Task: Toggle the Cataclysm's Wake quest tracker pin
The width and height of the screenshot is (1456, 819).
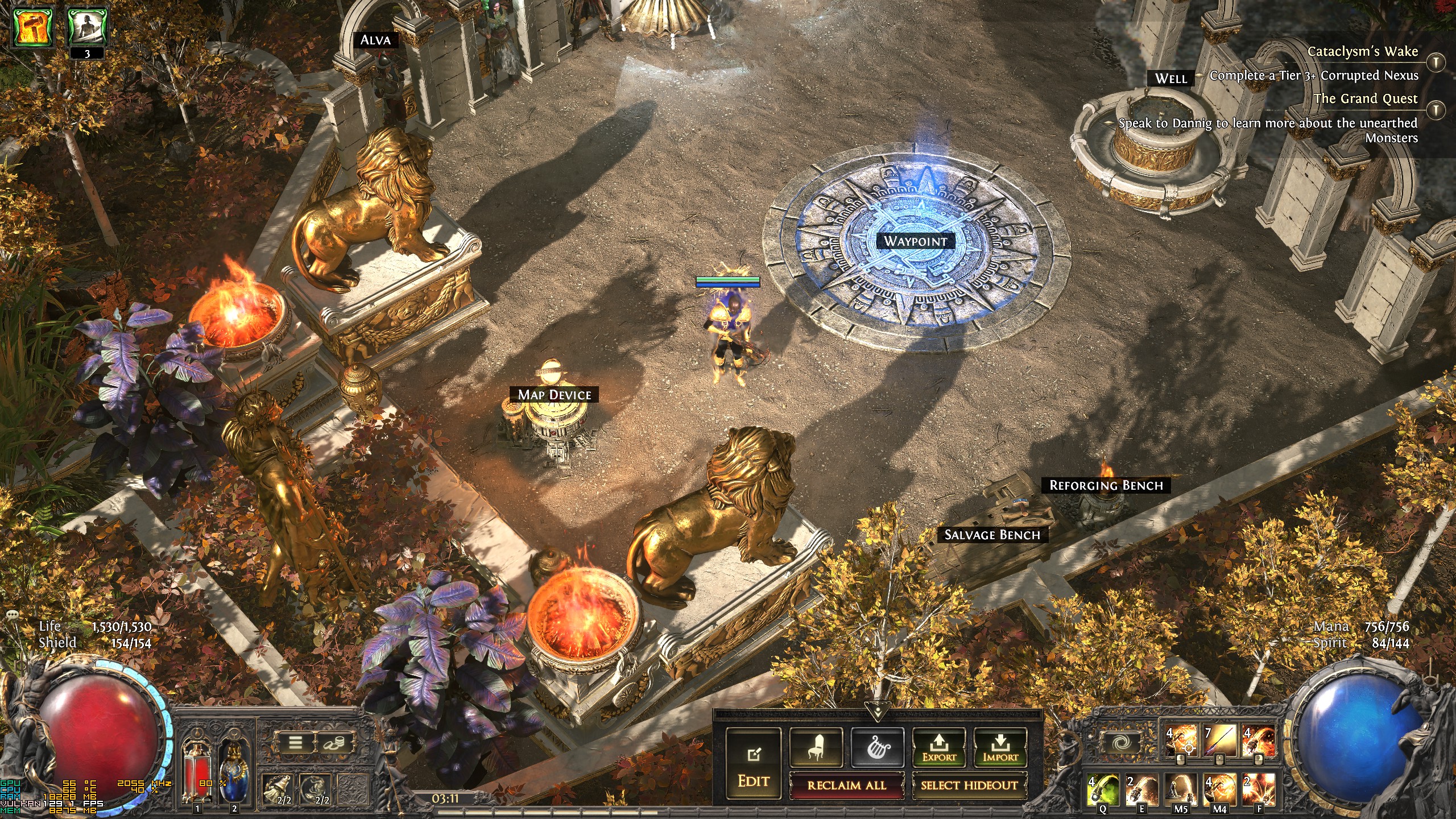Action: 1436,63
